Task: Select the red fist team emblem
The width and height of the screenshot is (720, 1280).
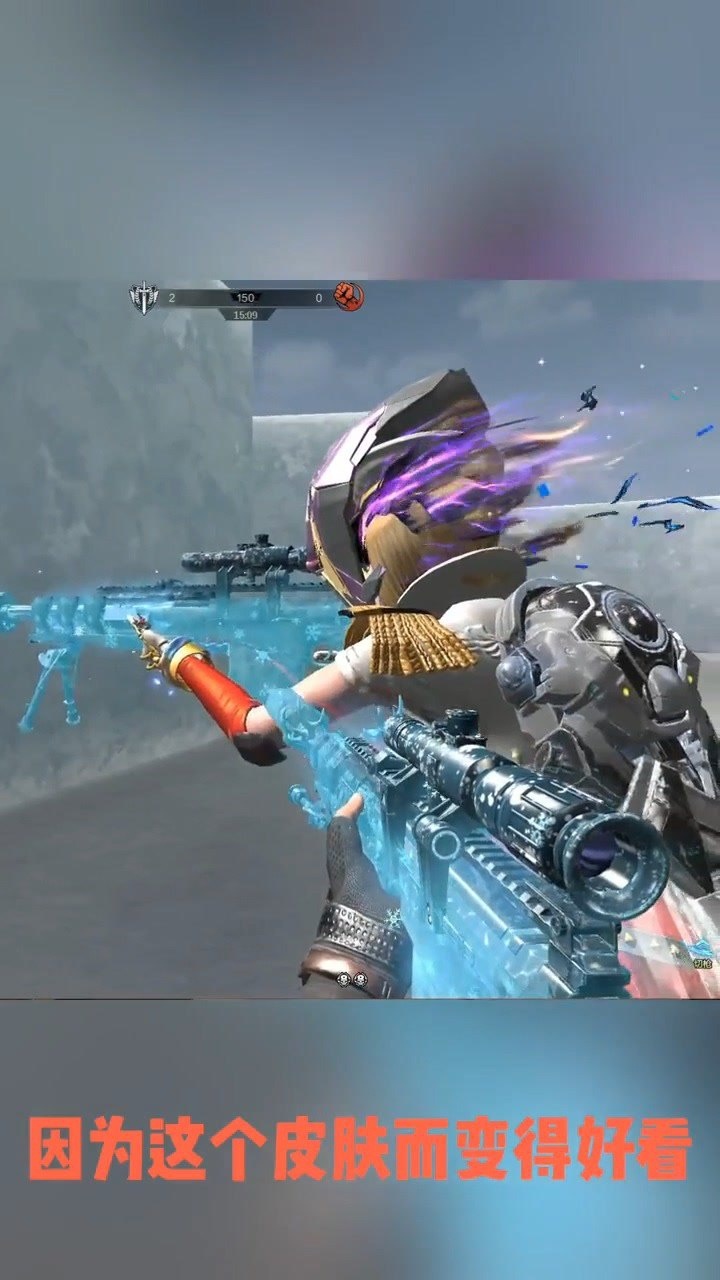Action: coord(348,296)
